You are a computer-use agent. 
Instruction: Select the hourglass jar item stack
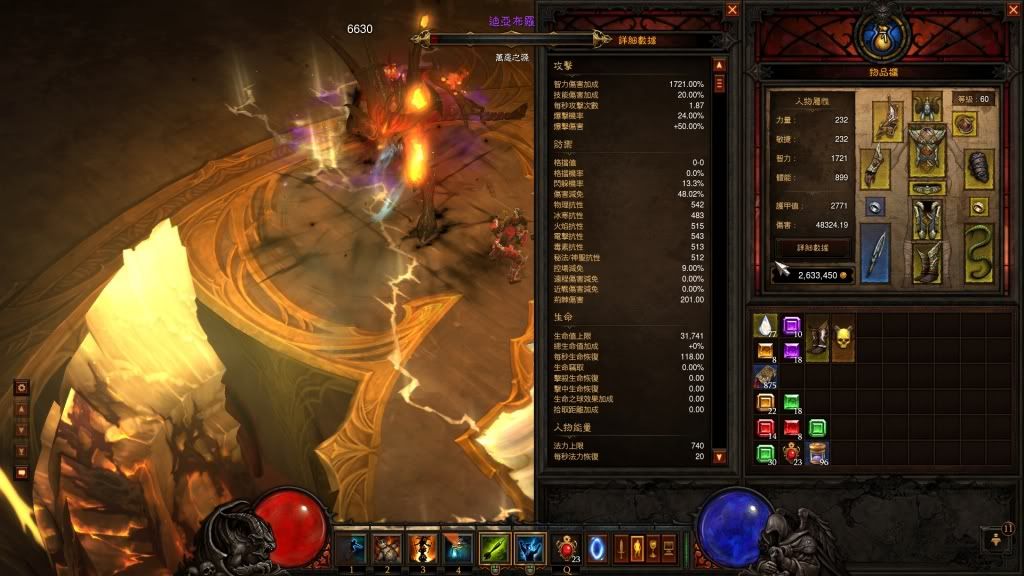818,454
